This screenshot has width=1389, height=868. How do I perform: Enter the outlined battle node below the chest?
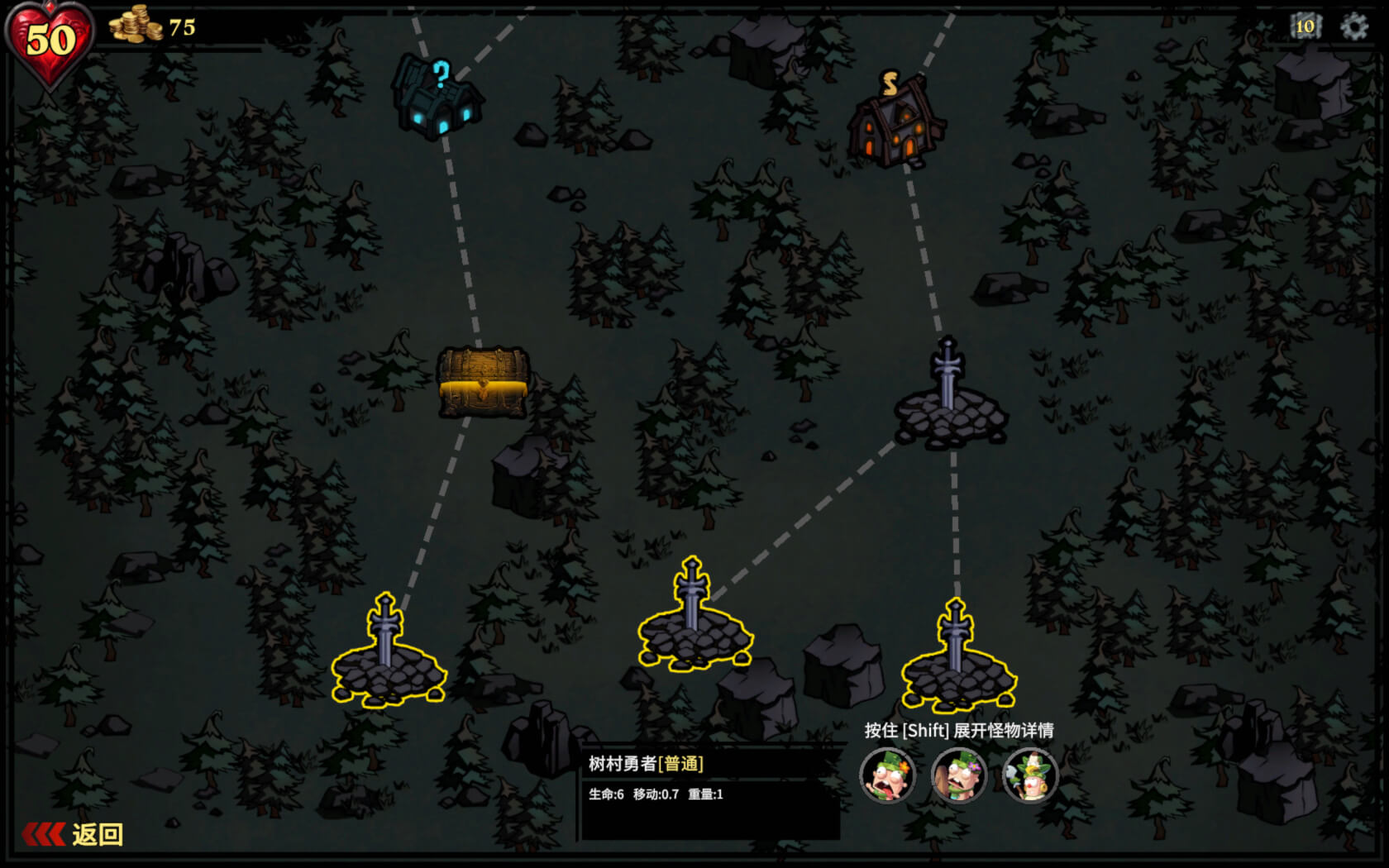(x=388, y=653)
